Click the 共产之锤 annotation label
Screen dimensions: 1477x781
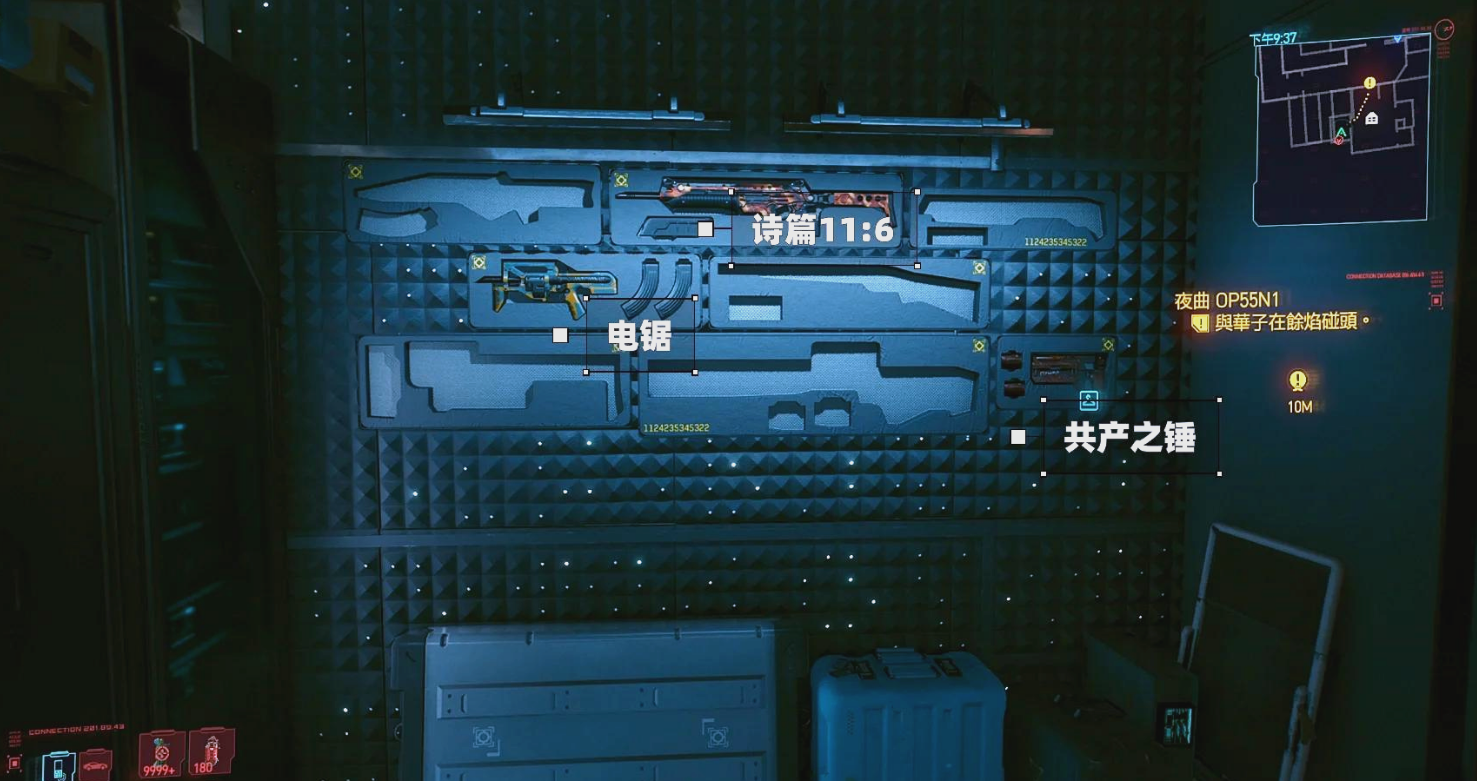(1130, 437)
